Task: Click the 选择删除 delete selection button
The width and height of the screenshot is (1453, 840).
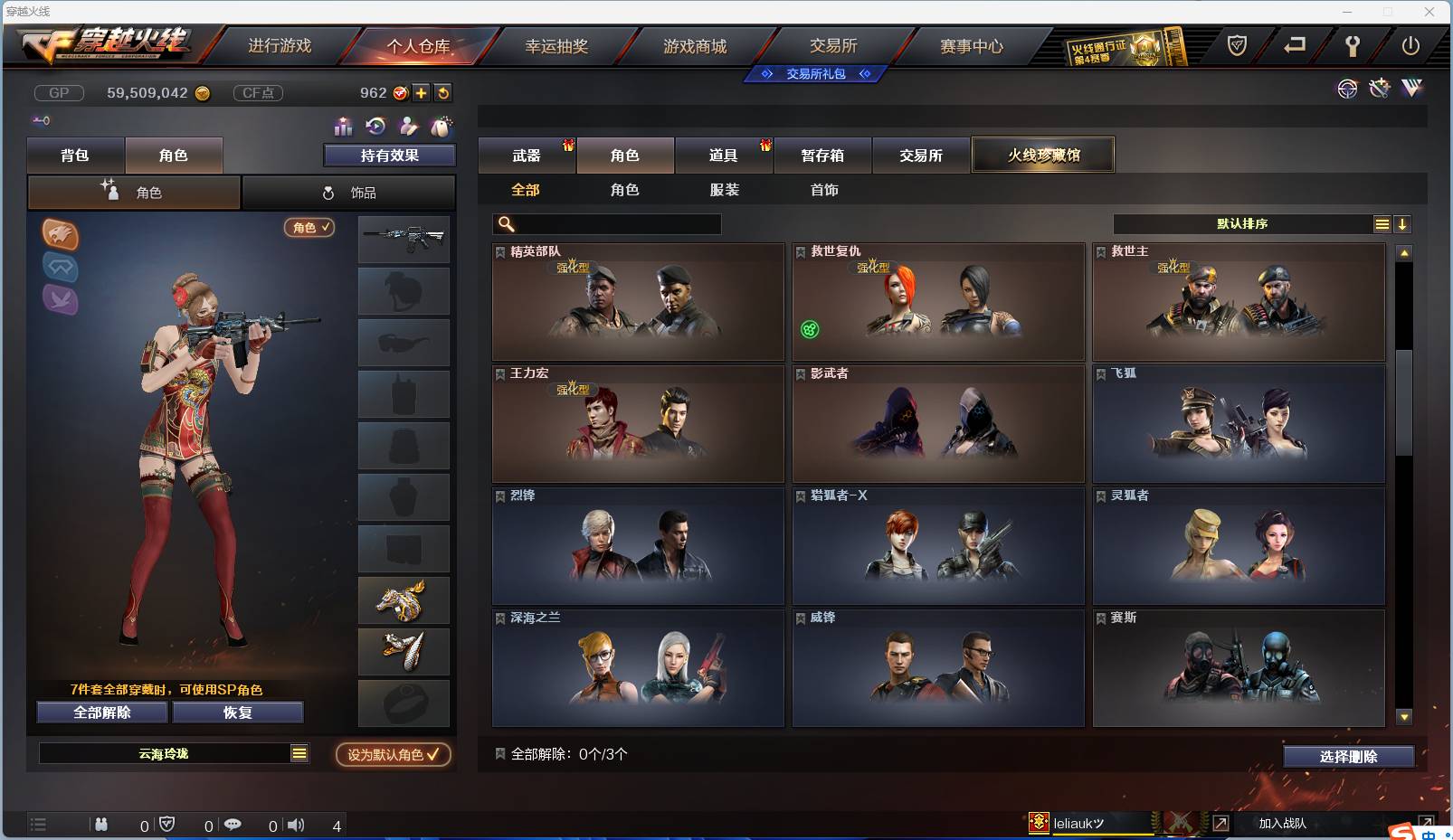Action: [1348, 756]
